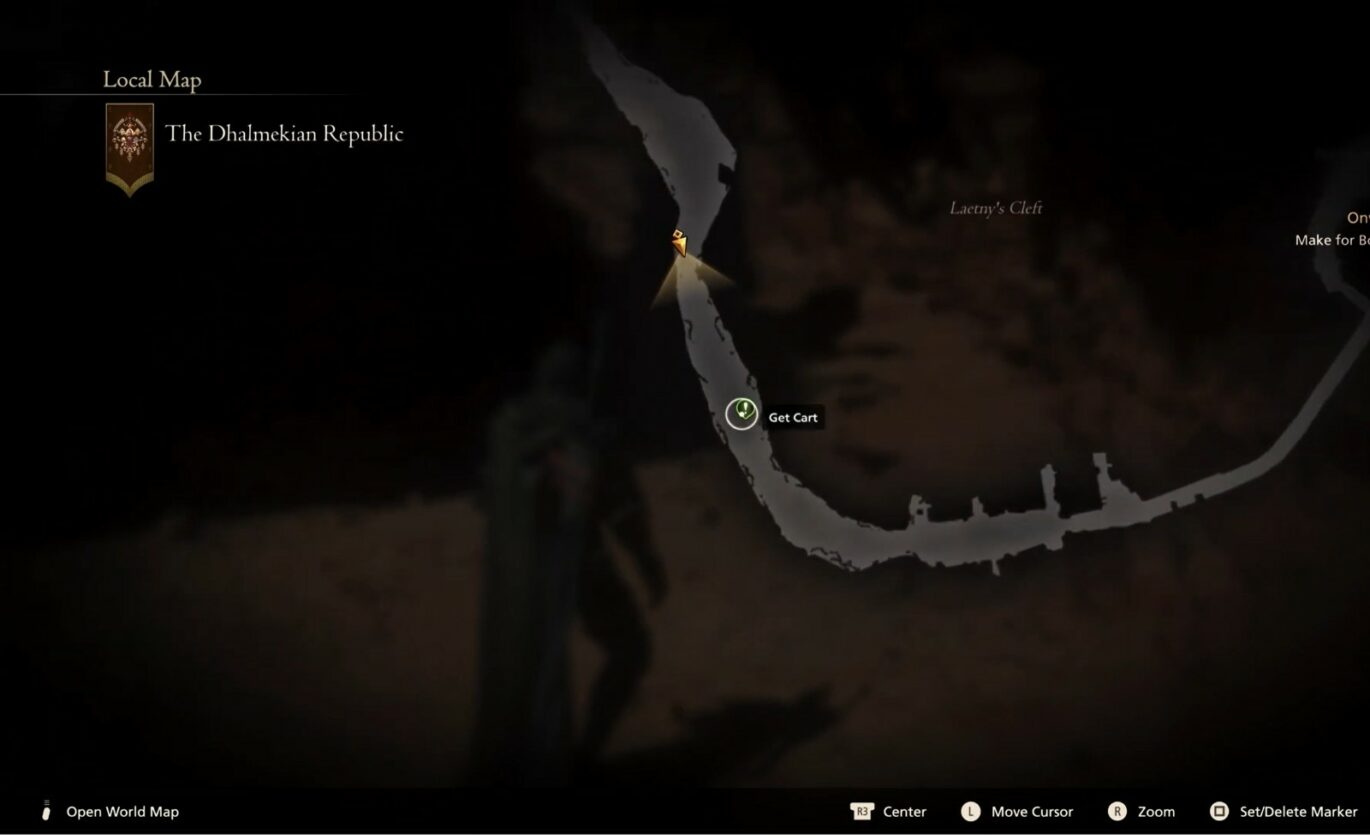Click the Move Cursor control label

pos(1033,811)
